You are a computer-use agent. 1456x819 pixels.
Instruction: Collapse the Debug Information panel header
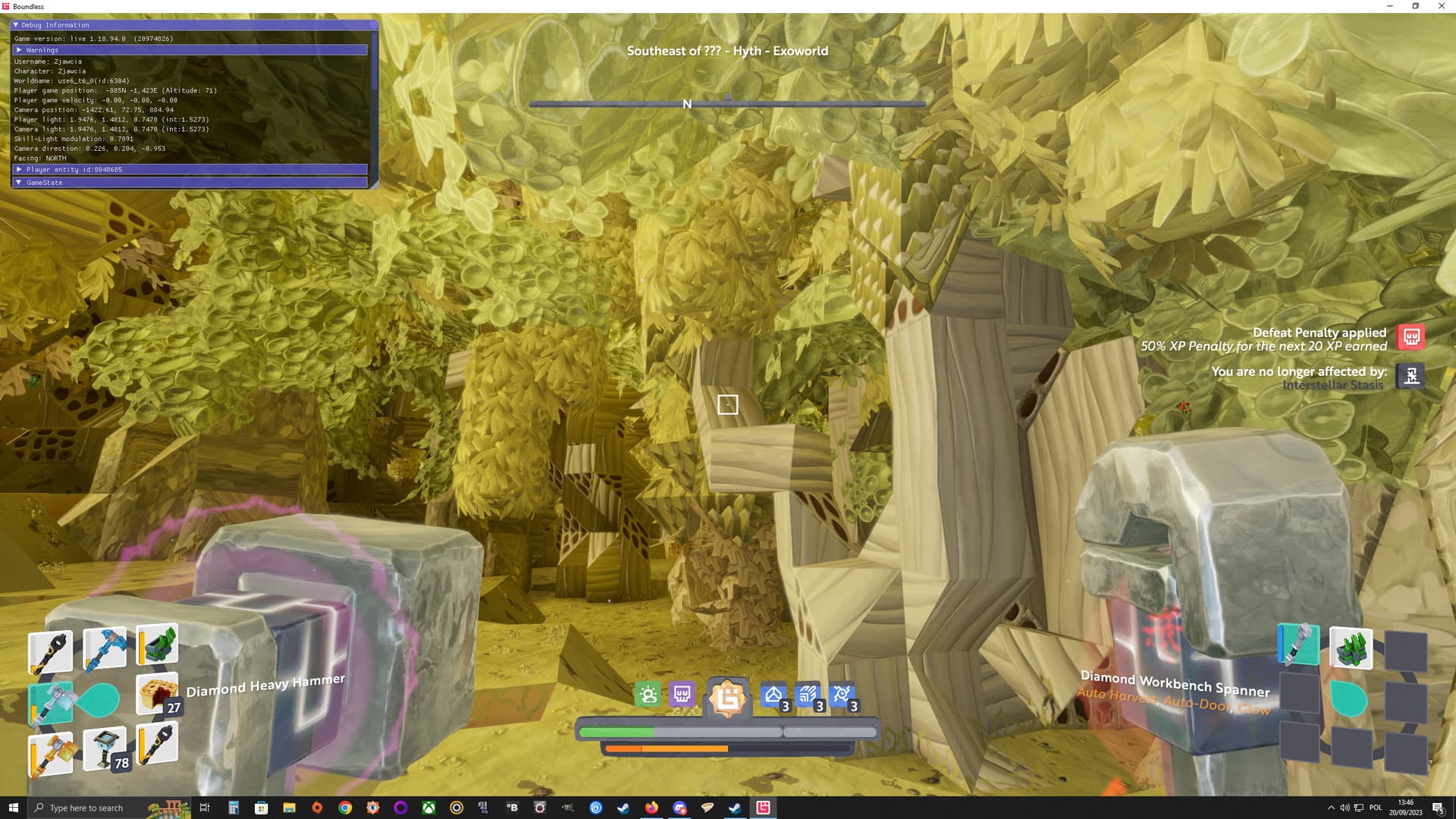point(16,25)
